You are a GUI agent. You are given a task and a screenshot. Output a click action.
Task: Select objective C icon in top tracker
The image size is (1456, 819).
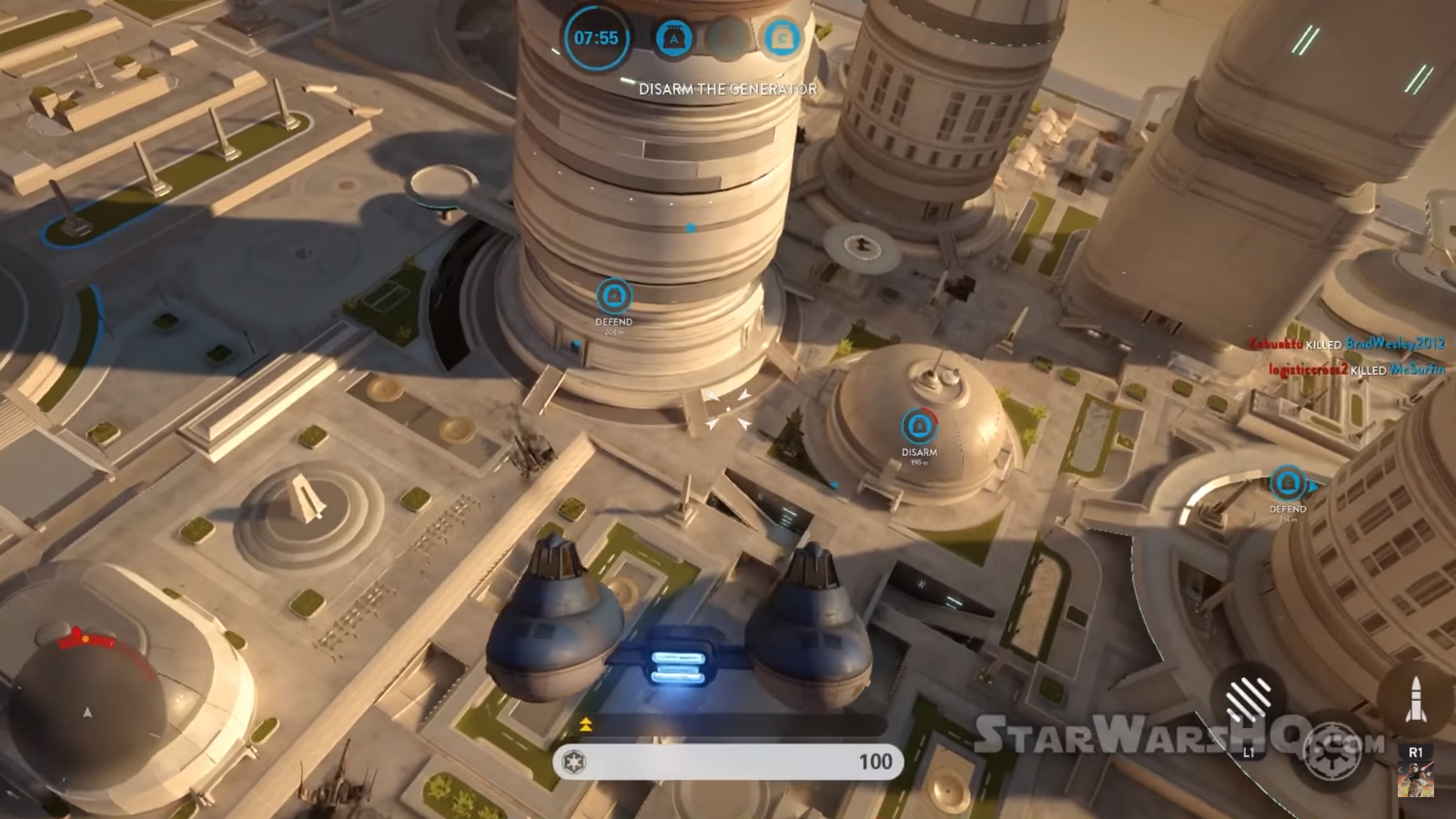[x=782, y=38]
